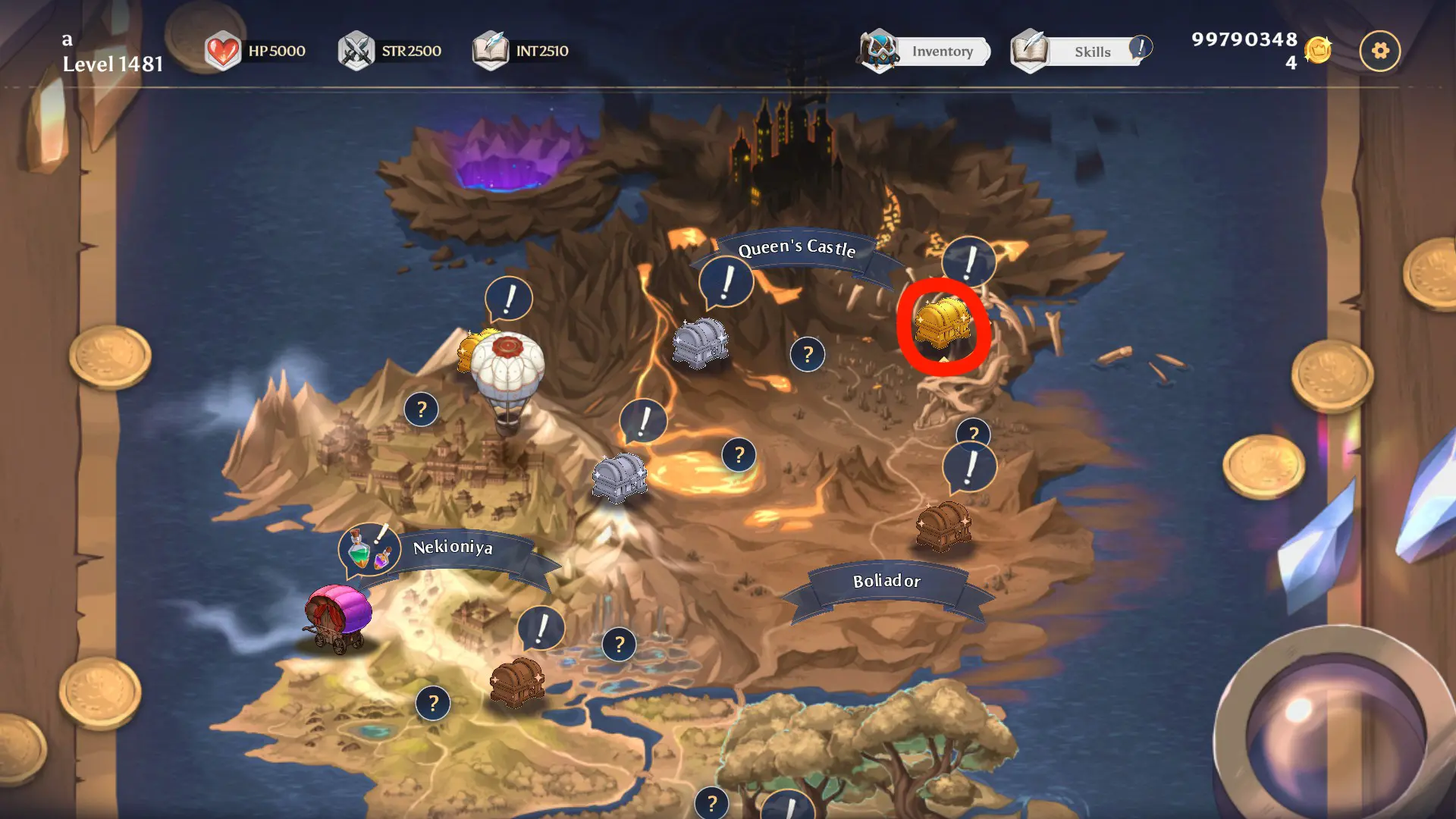1456x819 pixels.
Task: Click the crystal orb button
Action: pyautogui.click(x=1333, y=730)
